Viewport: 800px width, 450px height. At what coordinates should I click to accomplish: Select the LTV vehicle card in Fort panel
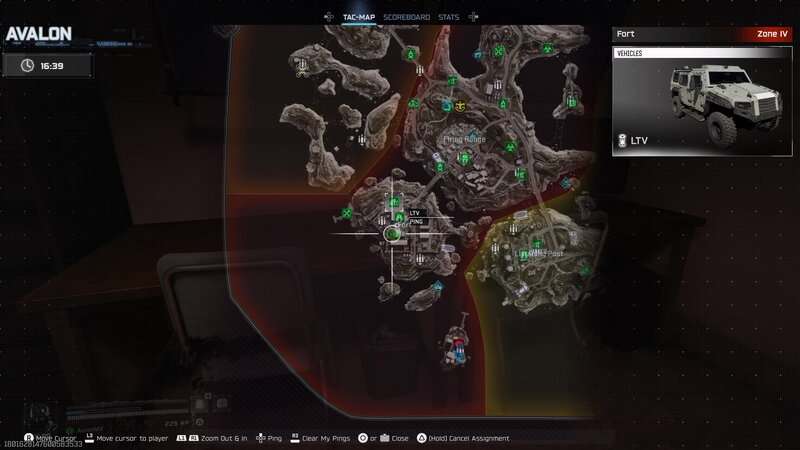coord(695,101)
